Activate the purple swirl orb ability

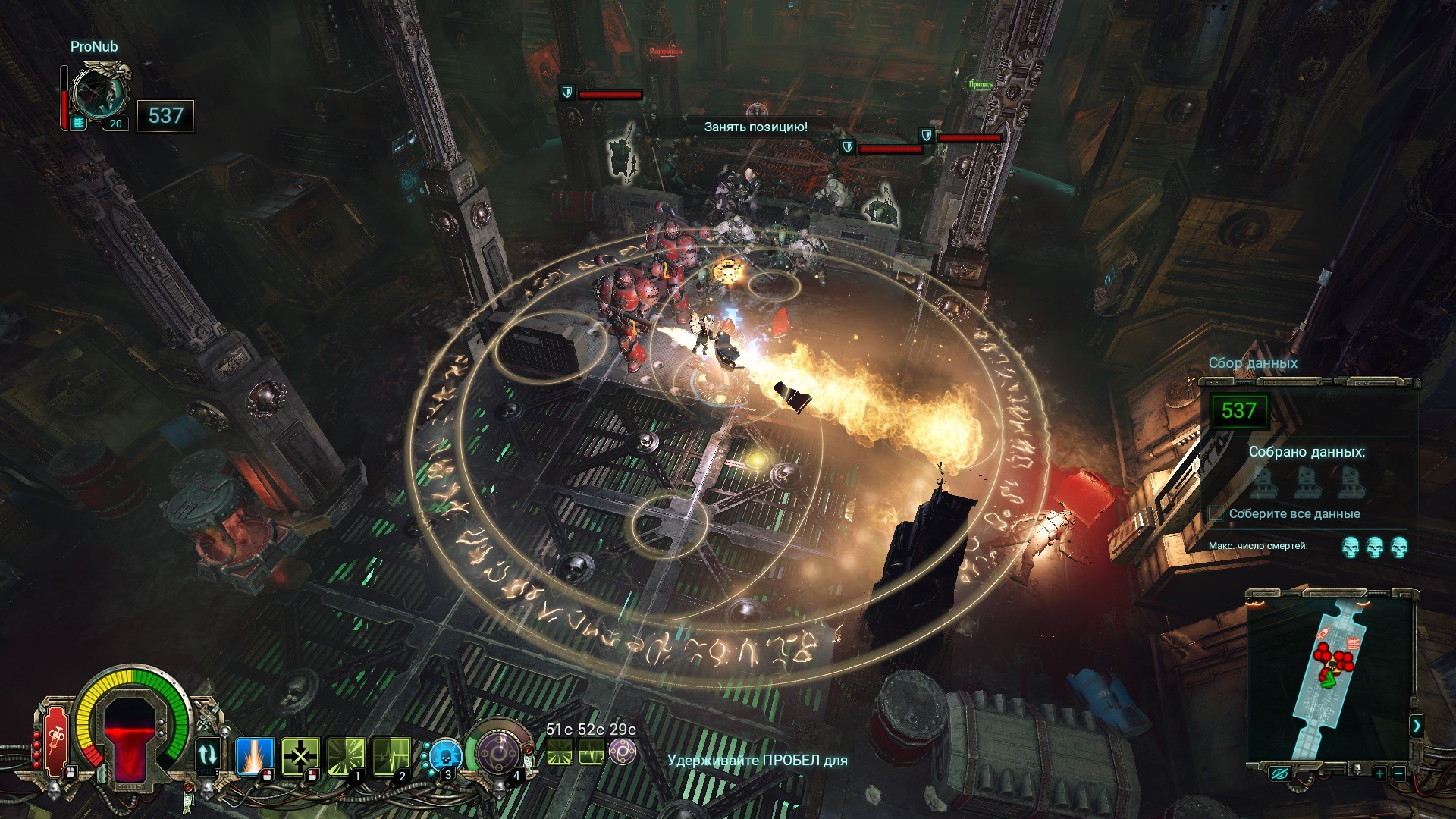pyautogui.click(x=499, y=754)
